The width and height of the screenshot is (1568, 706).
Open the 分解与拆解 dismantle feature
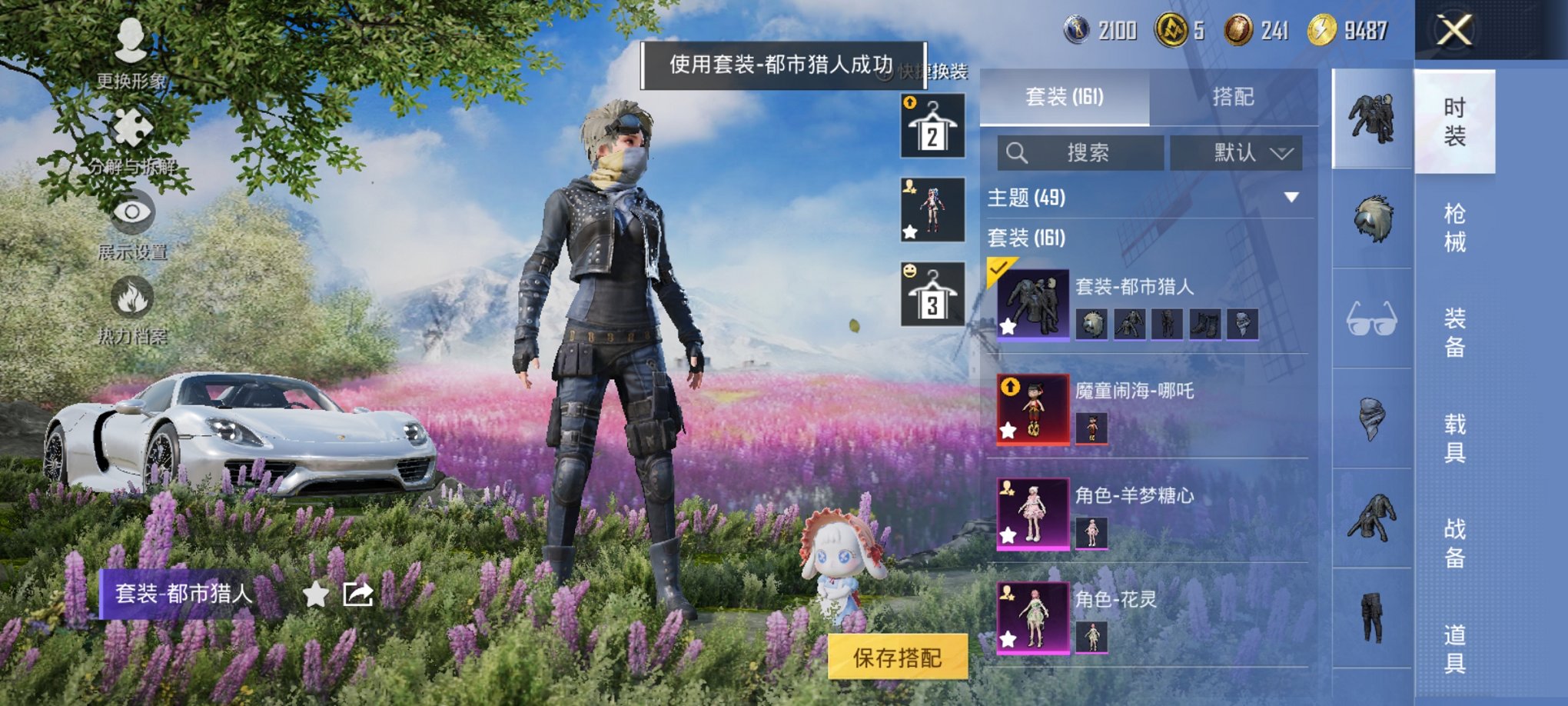pos(131,137)
